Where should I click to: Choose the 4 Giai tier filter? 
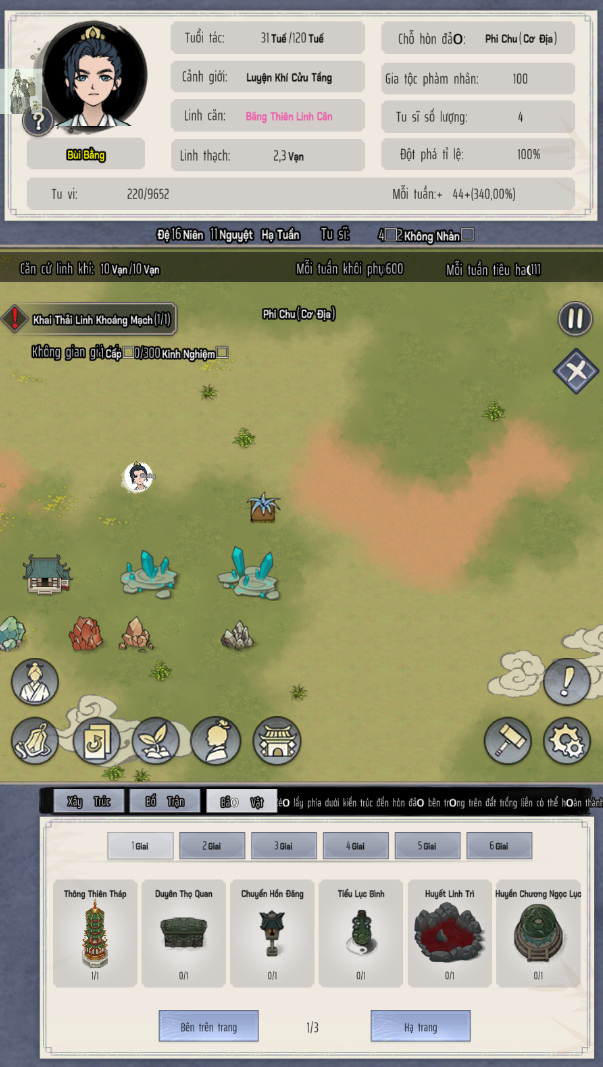pos(355,846)
